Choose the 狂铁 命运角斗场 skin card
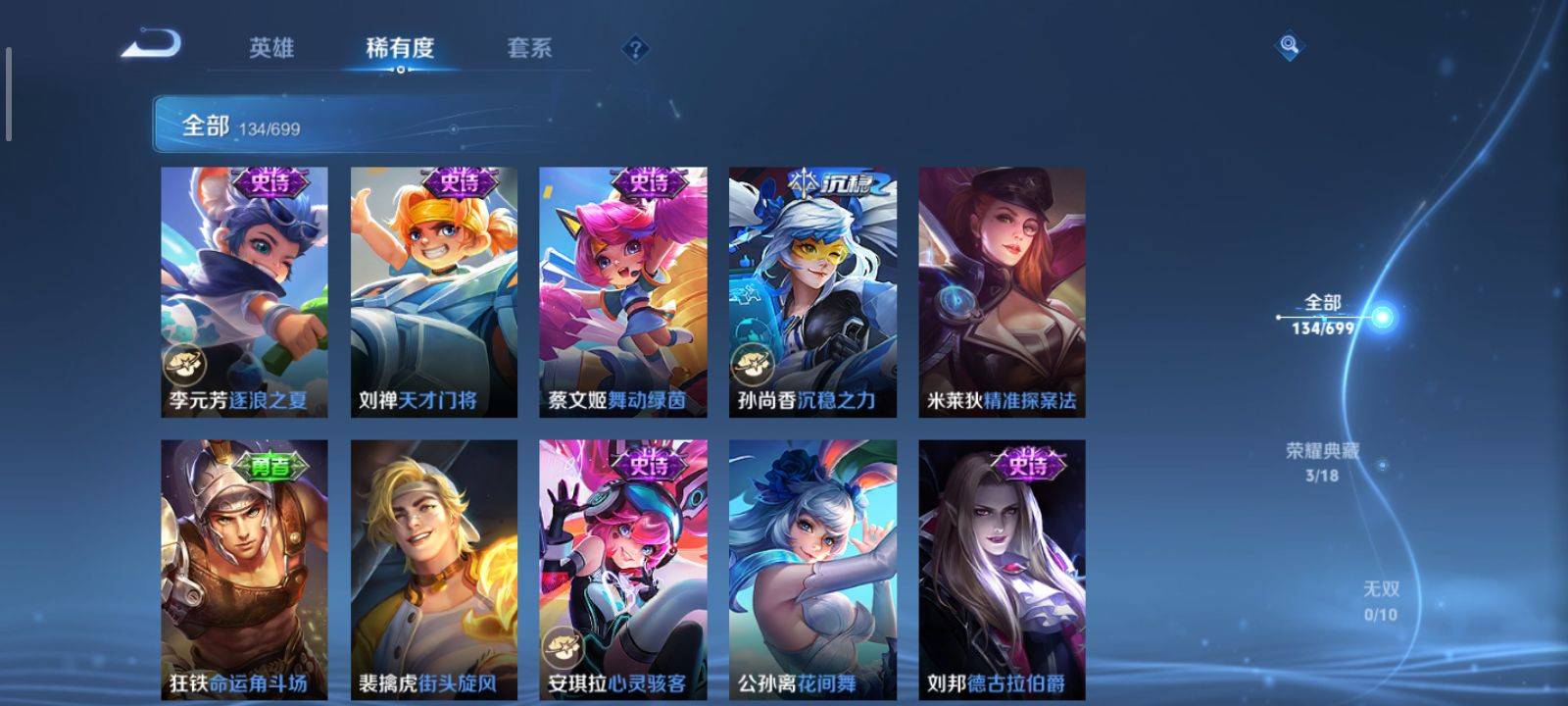The width and height of the screenshot is (1568, 706). click(244, 569)
